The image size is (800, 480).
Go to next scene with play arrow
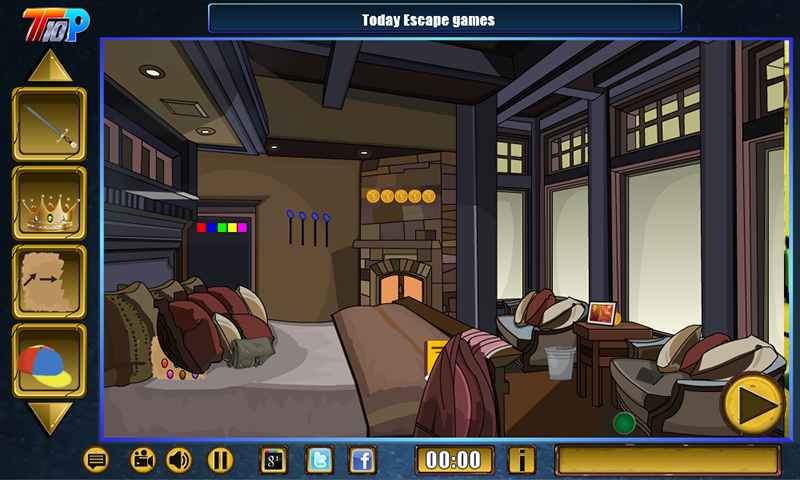pos(753,403)
